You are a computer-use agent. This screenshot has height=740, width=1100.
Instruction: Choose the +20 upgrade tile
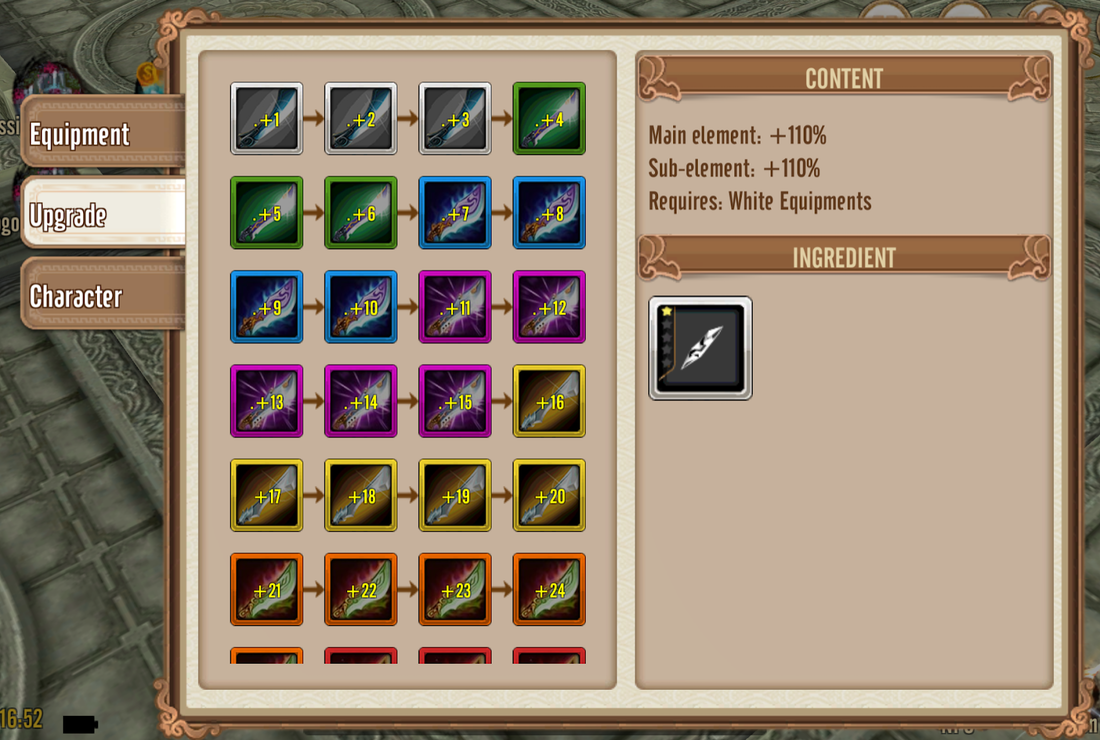[x=549, y=494]
